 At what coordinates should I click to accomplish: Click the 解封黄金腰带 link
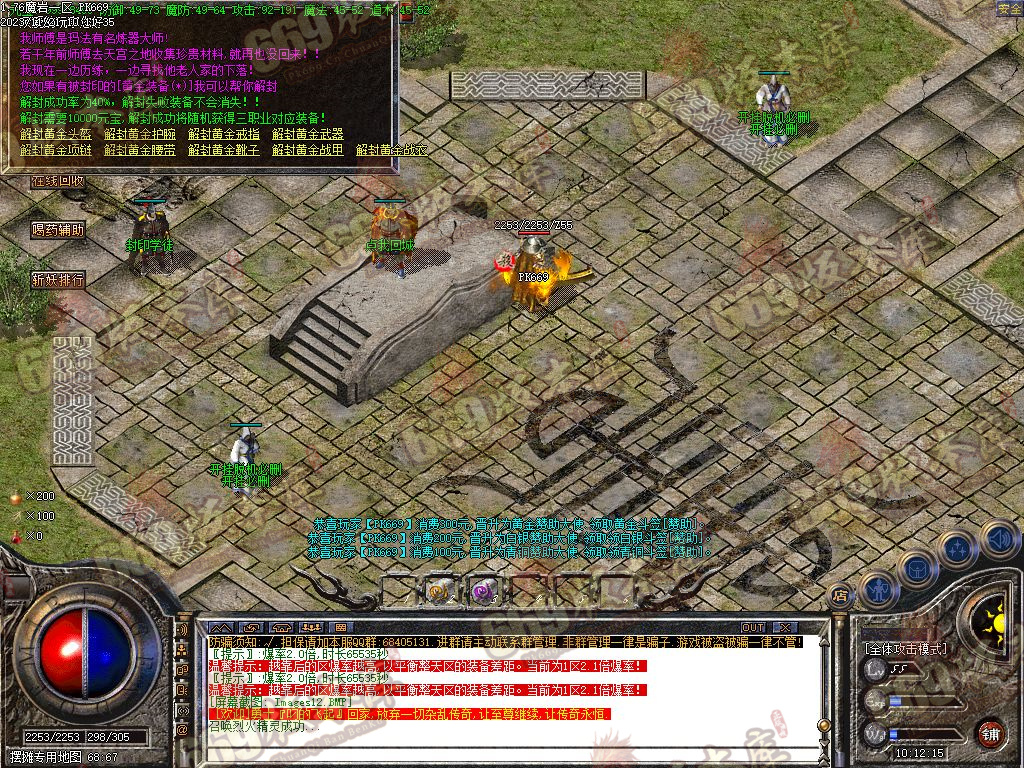(x=140, y=150)
